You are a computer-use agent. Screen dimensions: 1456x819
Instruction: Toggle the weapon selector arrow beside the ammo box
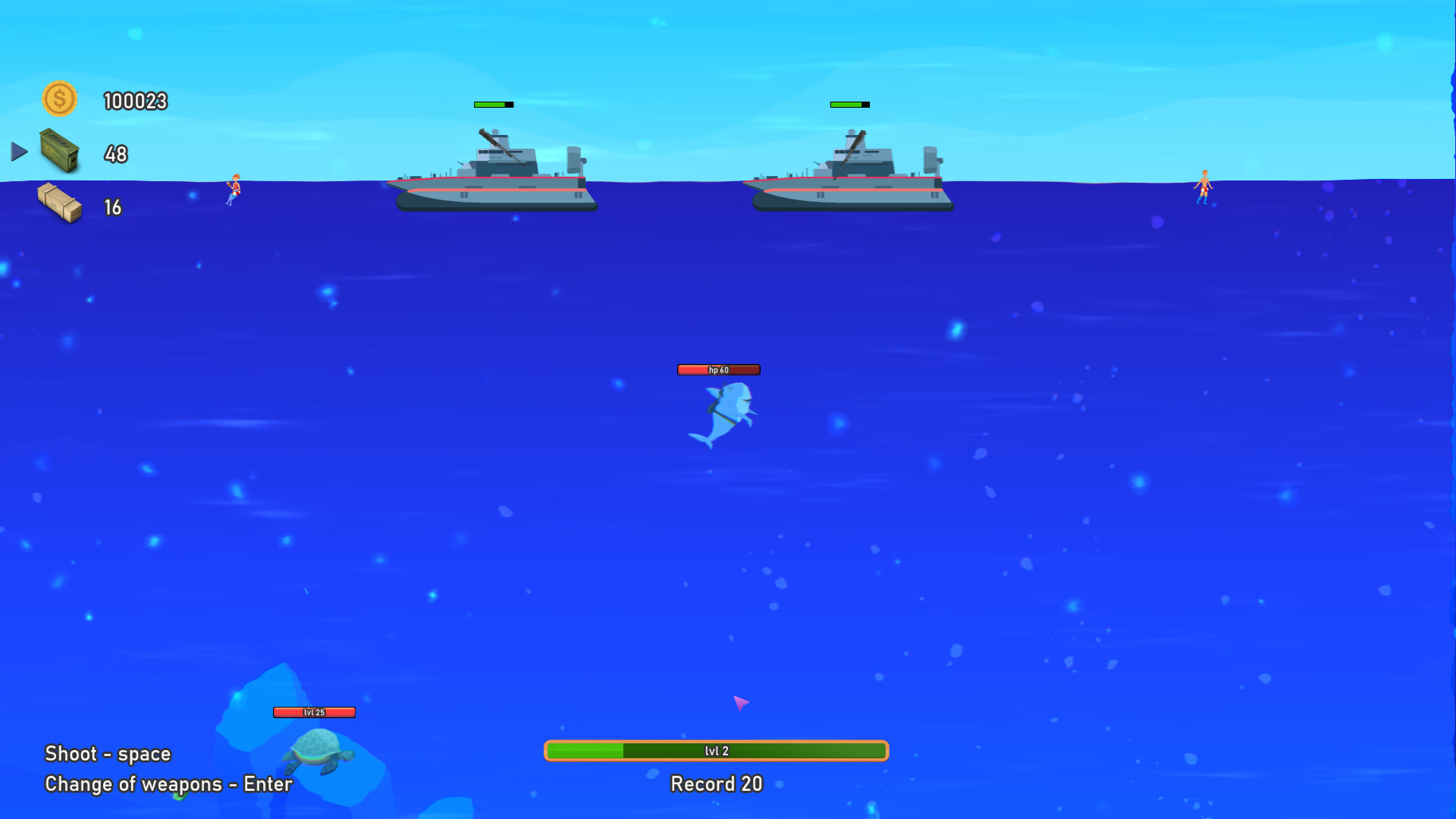pyautogui.click(x=18, y=152)
